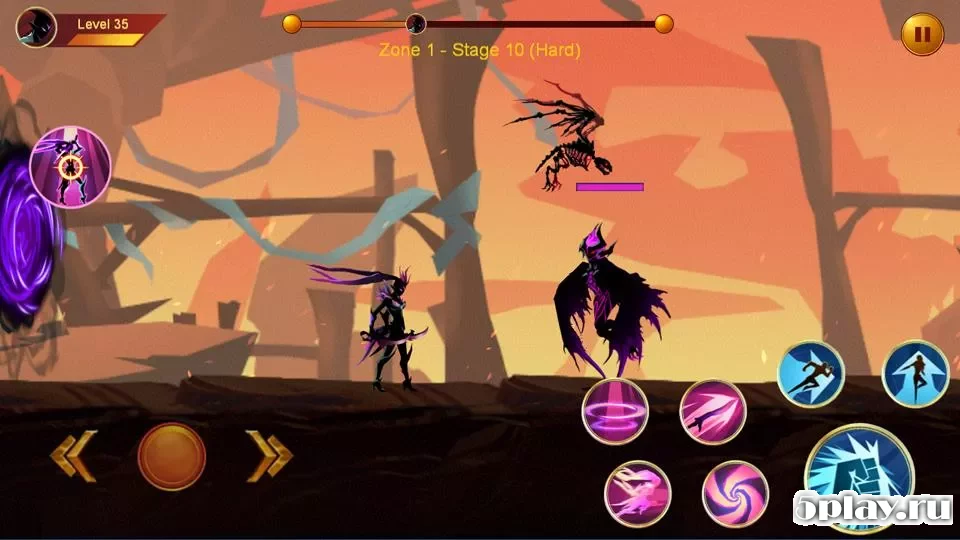Cast the pink ring wave skill
960x540 pixels.
click(x=615, y=411)
